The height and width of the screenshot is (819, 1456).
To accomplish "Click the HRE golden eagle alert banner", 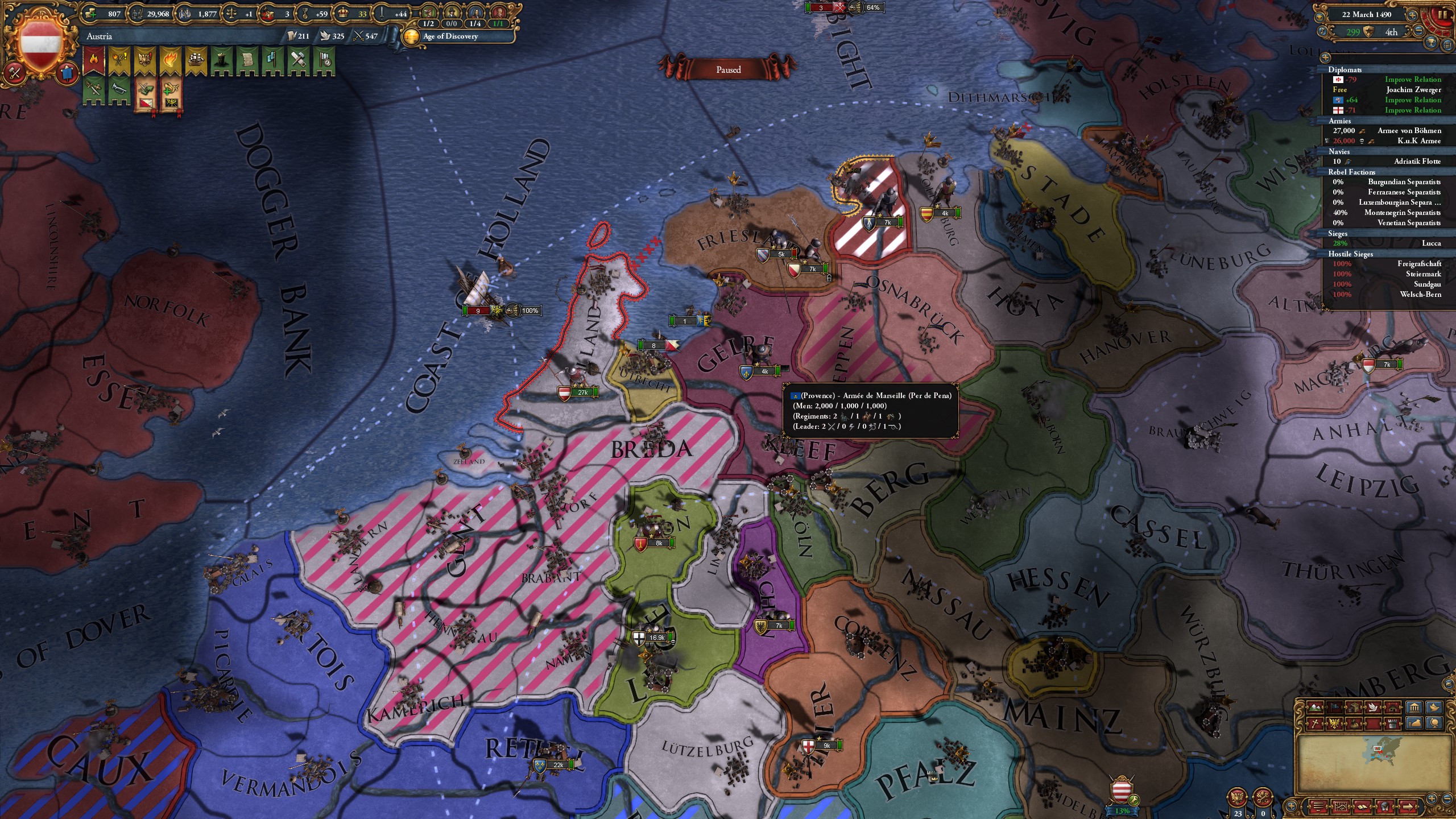I will 144,59.
